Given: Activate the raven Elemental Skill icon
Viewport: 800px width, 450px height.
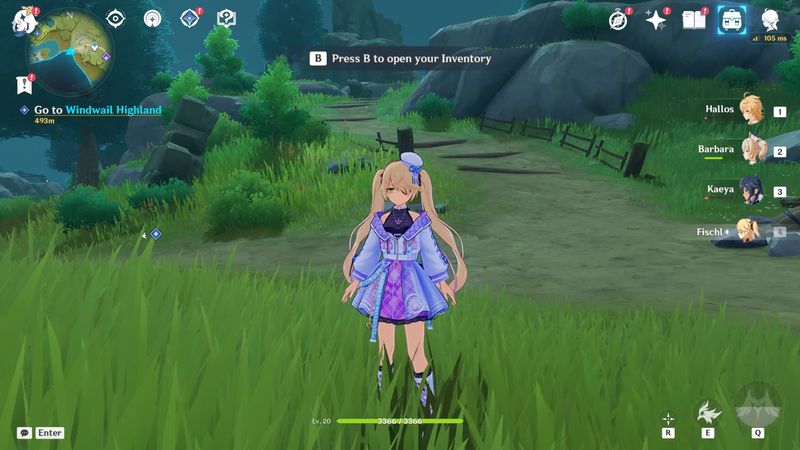Looking at the screenshot, I should pyautogui.click(x=708, y=411).
